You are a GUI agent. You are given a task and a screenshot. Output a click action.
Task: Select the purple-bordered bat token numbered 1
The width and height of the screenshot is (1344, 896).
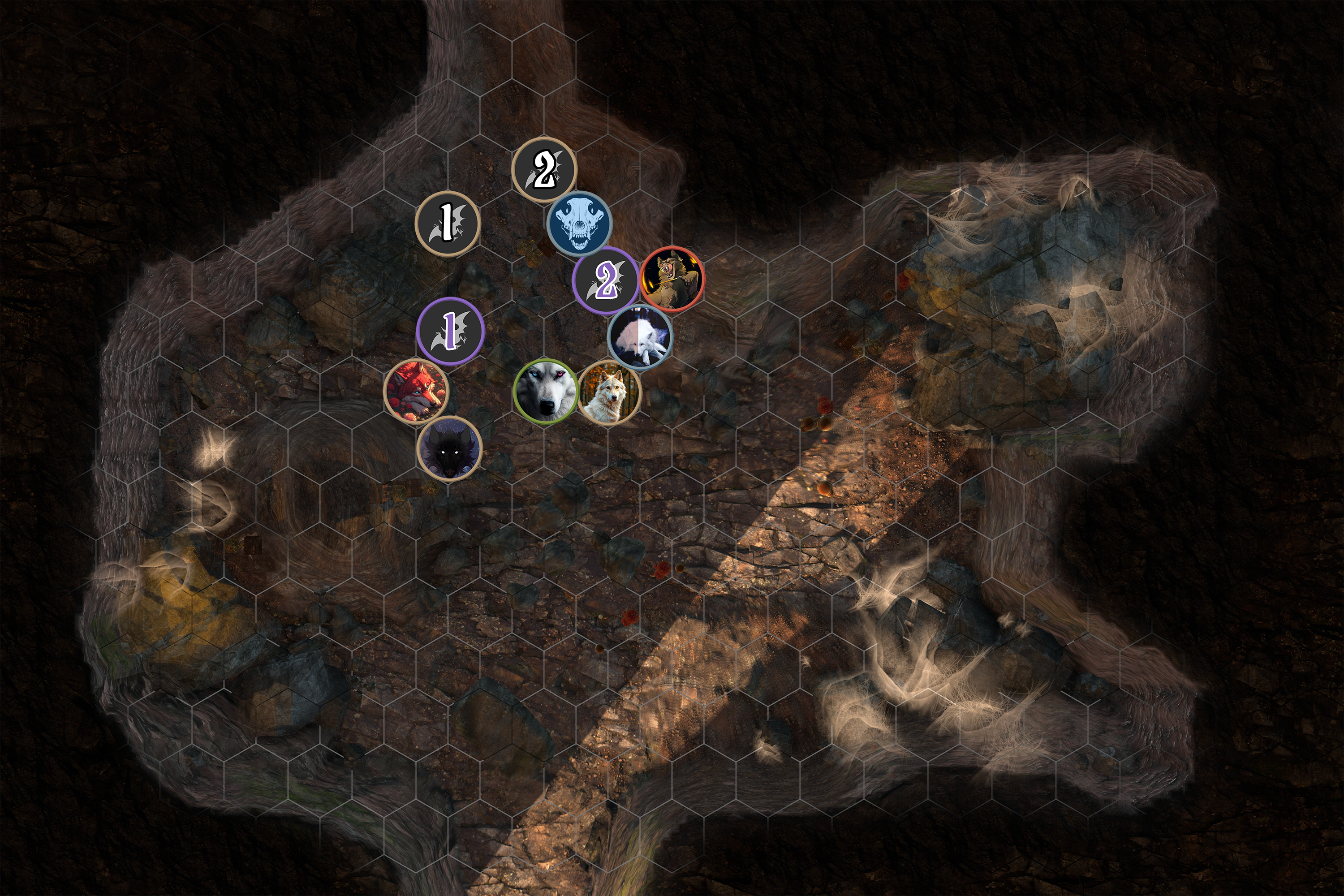coord(451,330)
